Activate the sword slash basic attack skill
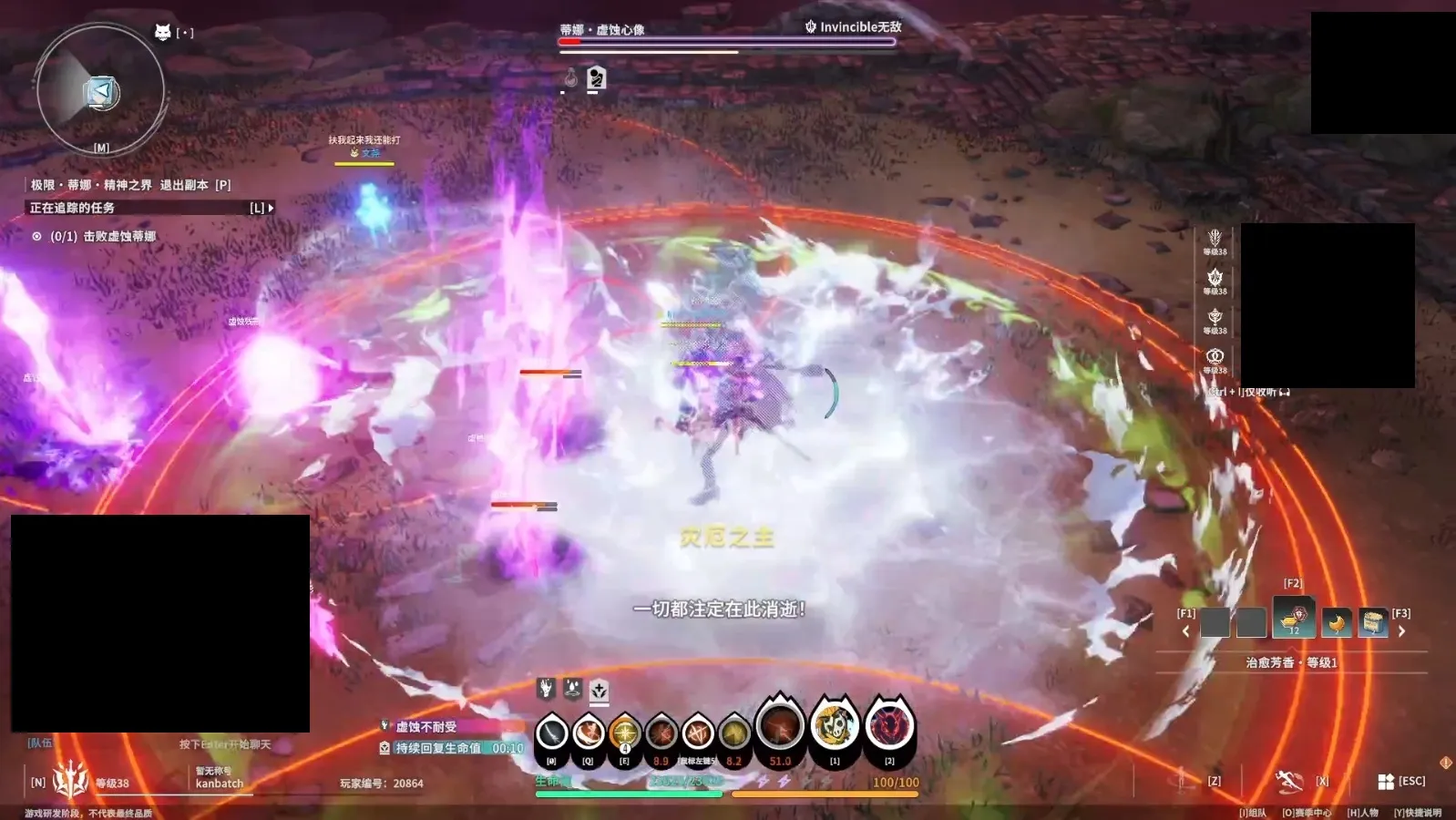Image resolution: width=1456 pixels, height=820 pixels. 552,733
